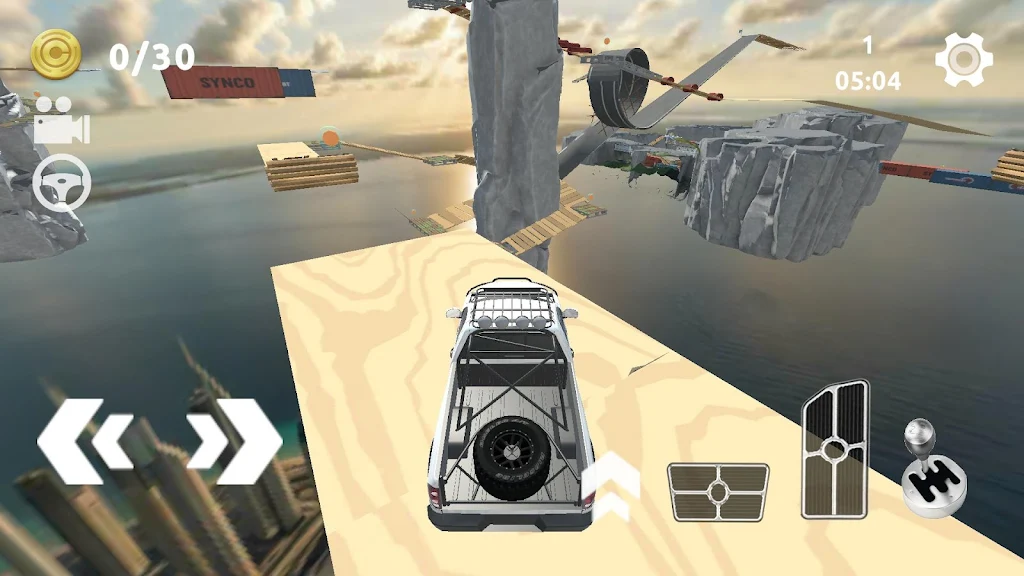Steer right with the right double-arrow button
This screenshot has height=576, width=1024.
pos(234,440)
